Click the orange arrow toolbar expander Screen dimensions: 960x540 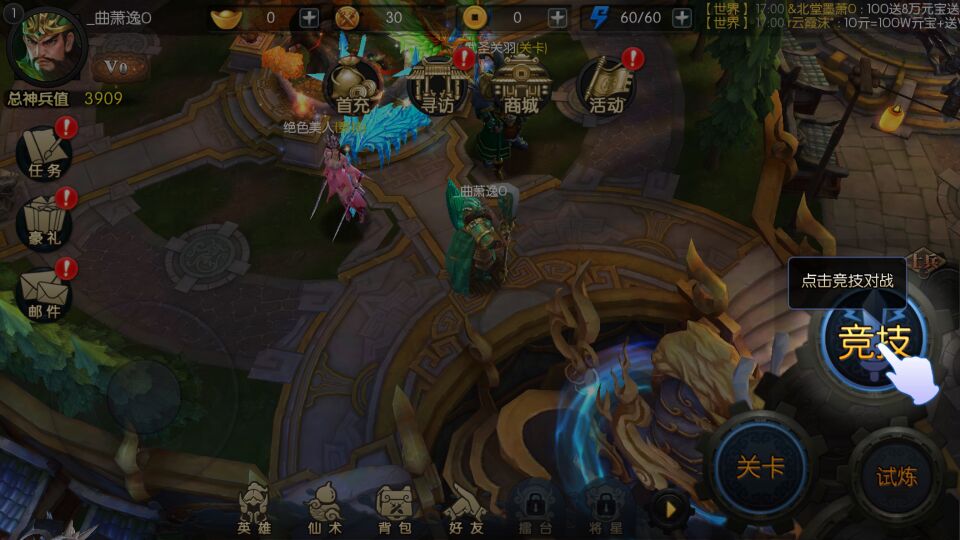671,509
